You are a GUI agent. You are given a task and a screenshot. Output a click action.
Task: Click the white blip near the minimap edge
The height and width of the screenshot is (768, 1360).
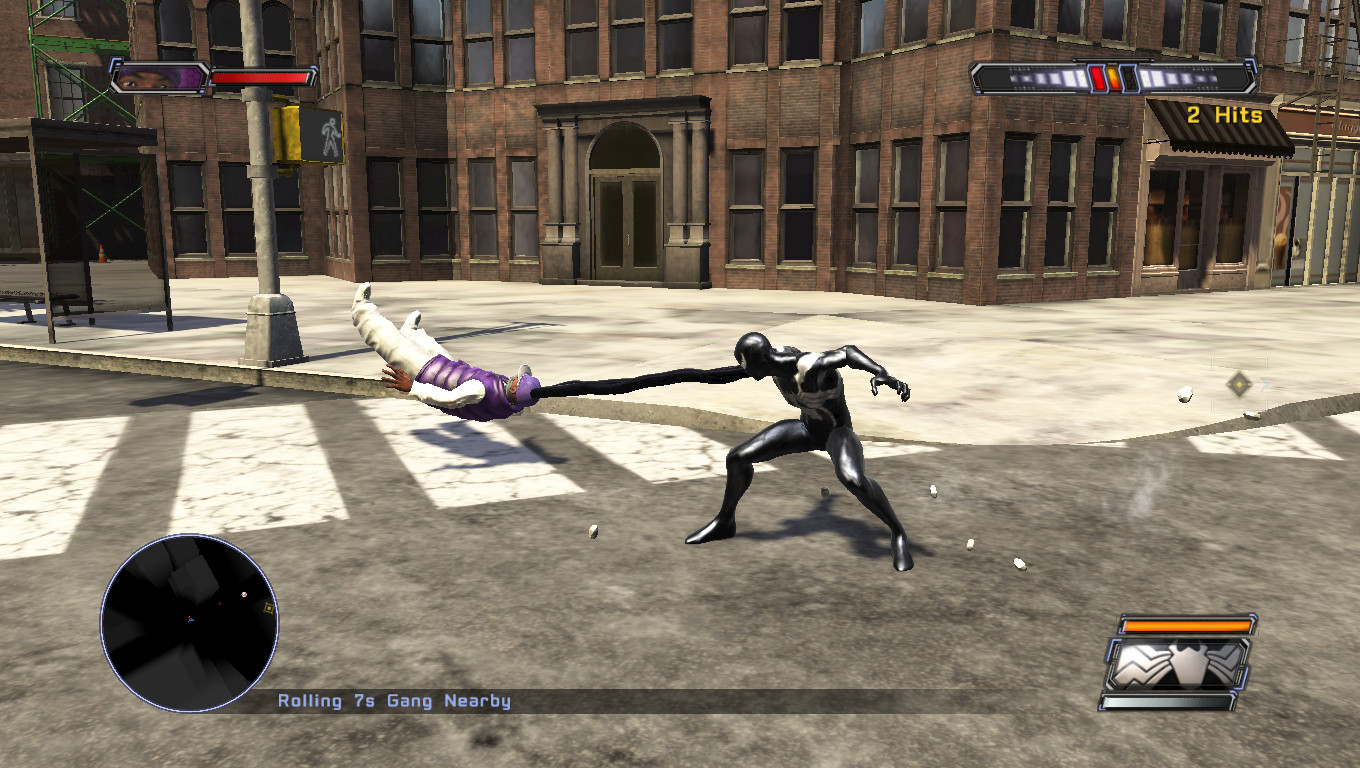(244, 594)
